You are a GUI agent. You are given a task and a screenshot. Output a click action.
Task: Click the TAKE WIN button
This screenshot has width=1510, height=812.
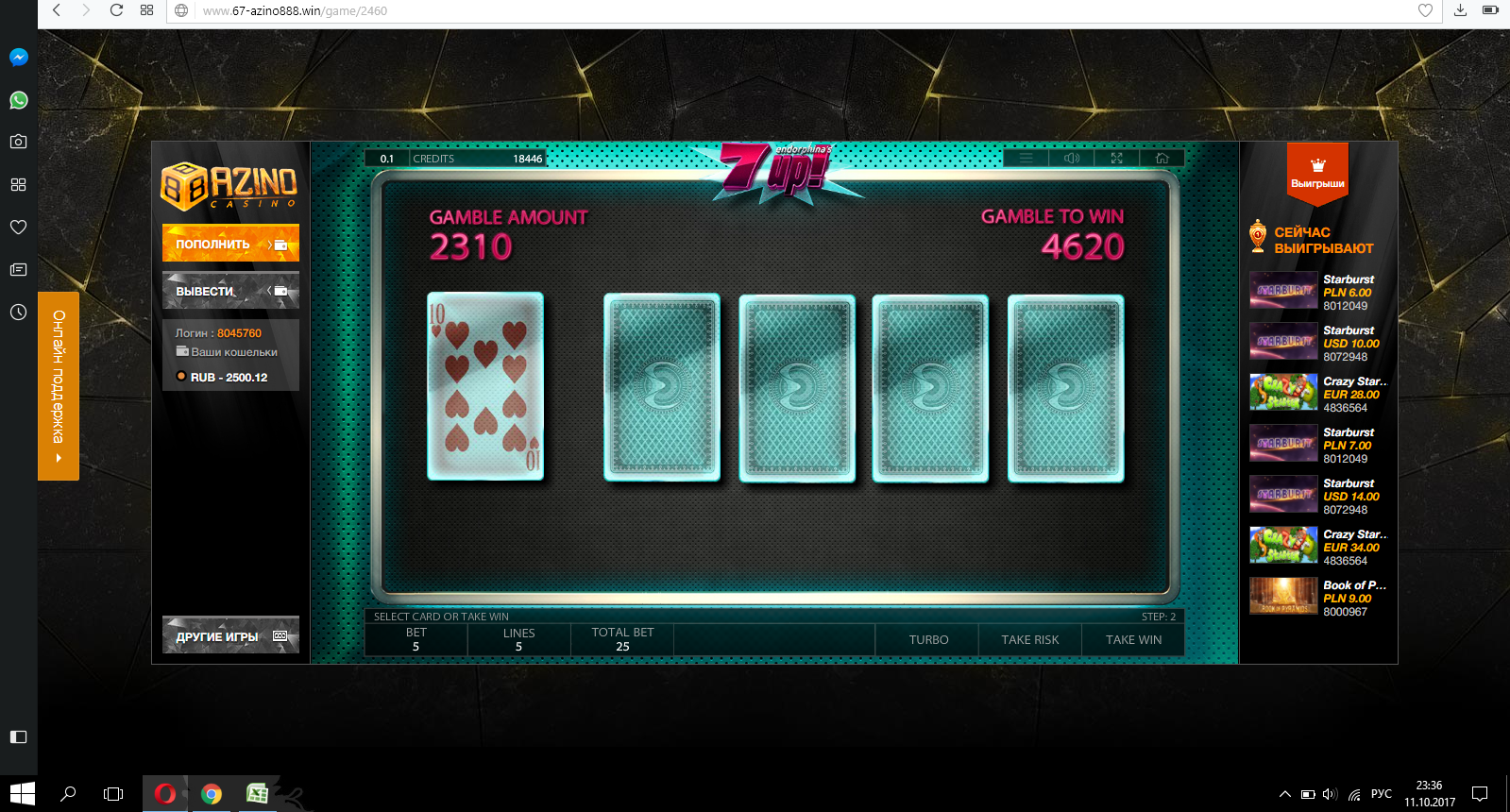coord(1133,639)
